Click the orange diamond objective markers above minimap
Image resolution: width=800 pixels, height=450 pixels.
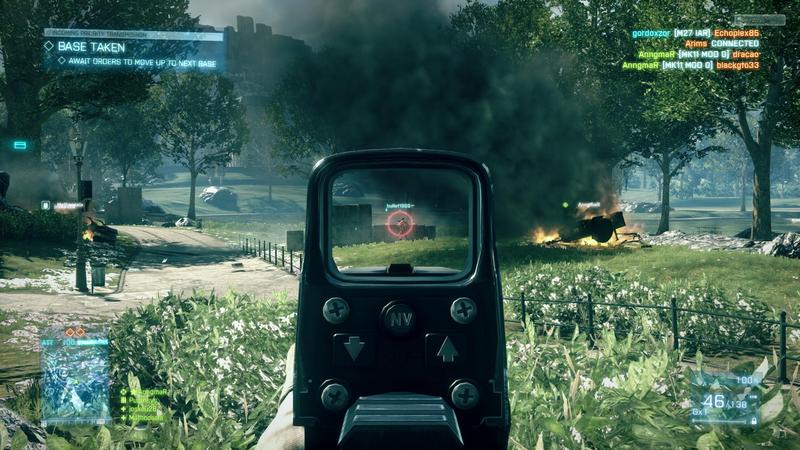pos(75,331)
